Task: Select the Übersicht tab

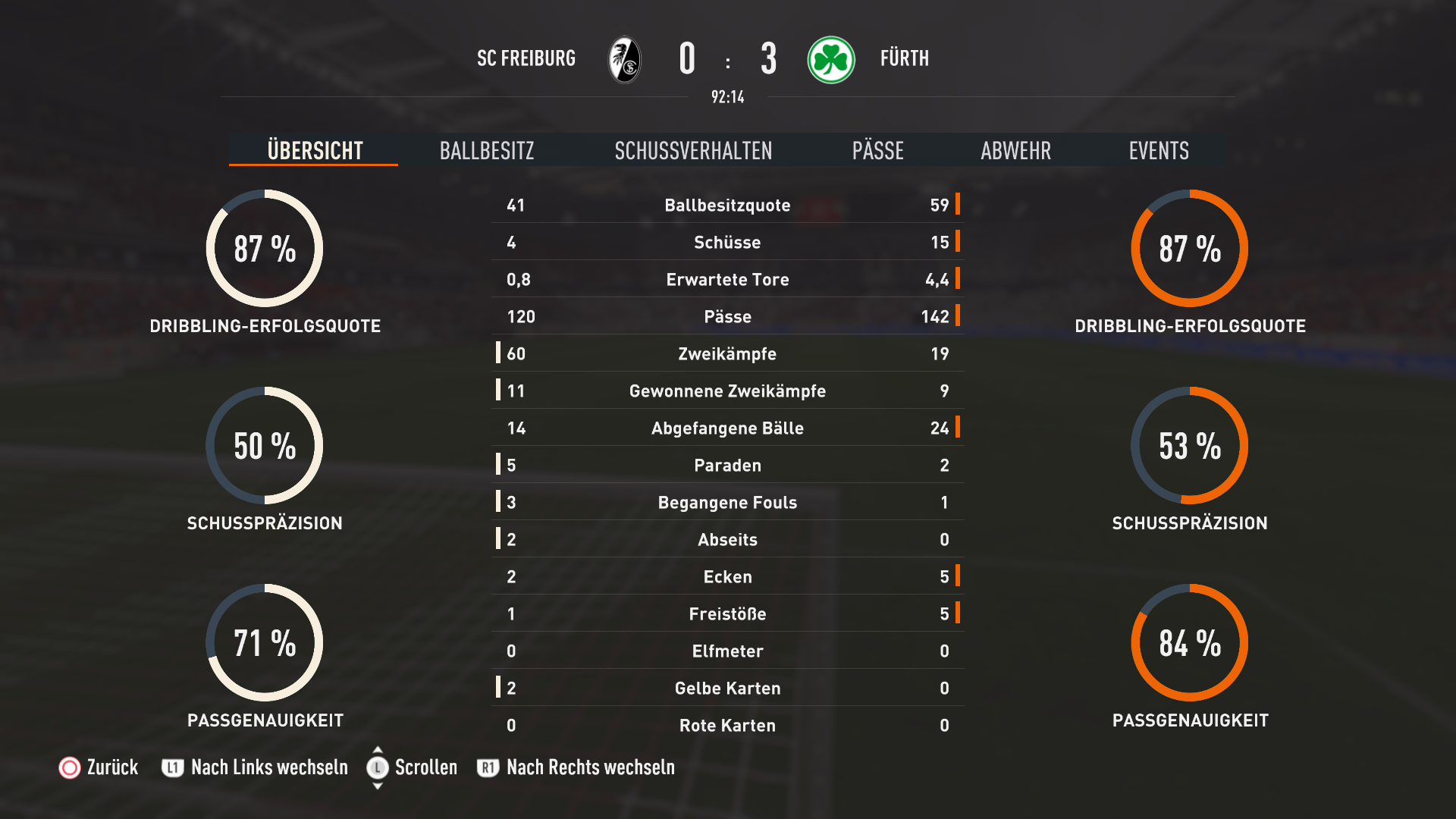Action: coord(315,150)
